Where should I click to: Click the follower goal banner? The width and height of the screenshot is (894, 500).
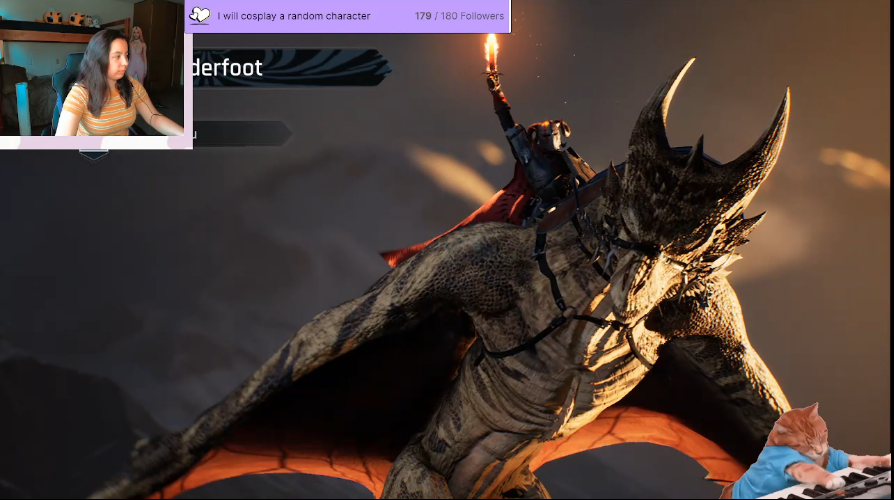click(347, 16)
